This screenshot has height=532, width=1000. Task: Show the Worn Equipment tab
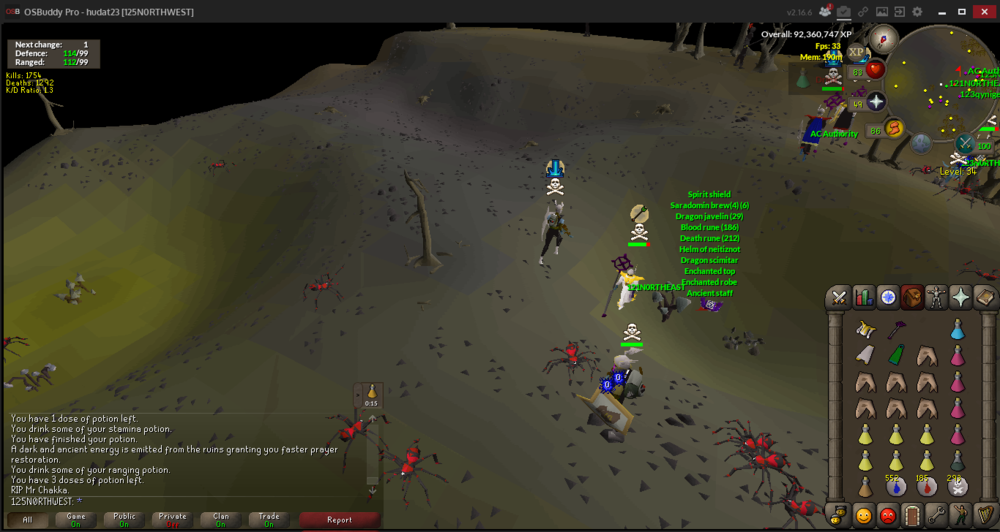tap(937, 297)
